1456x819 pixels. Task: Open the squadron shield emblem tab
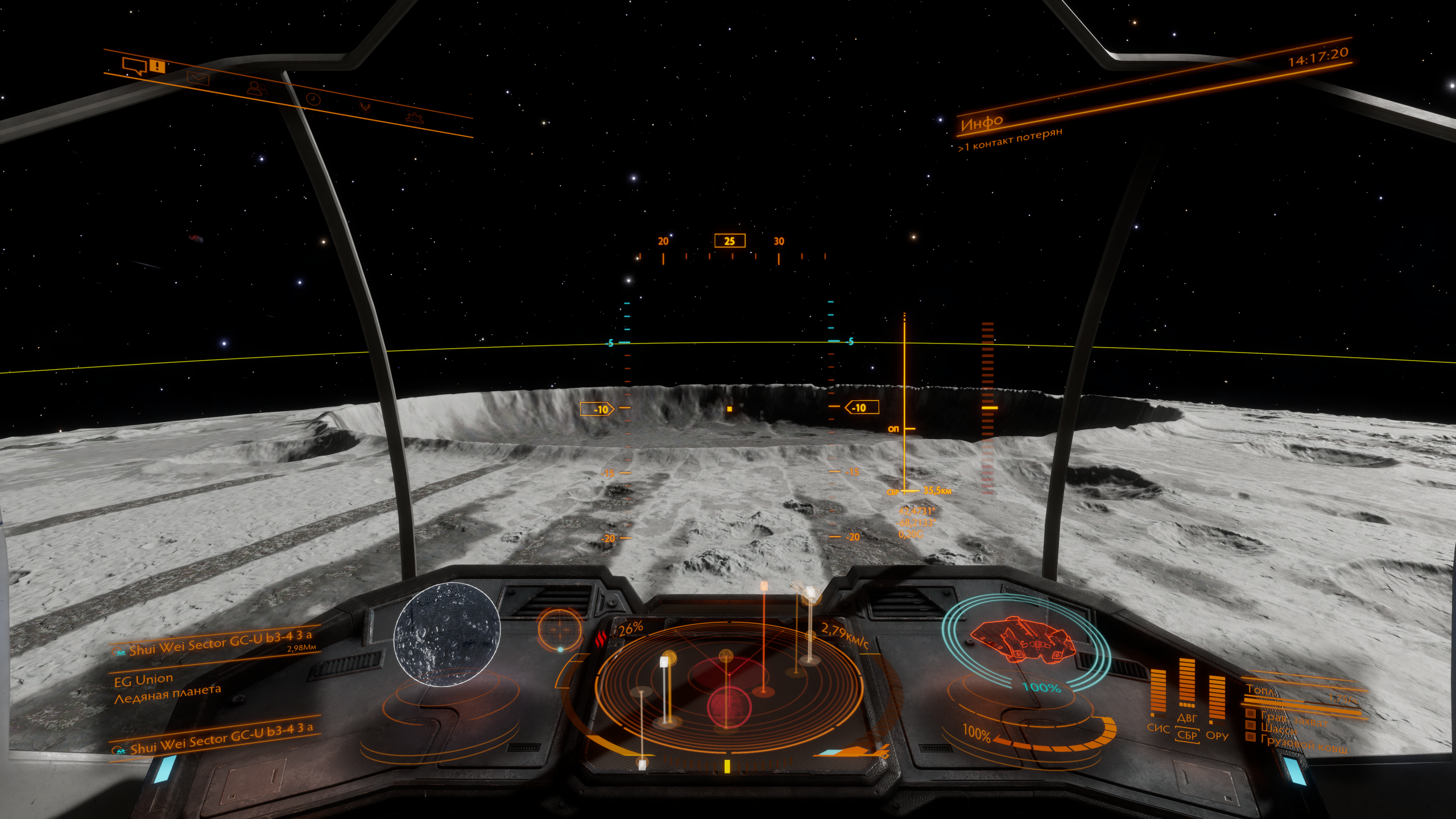pos(365,107)
